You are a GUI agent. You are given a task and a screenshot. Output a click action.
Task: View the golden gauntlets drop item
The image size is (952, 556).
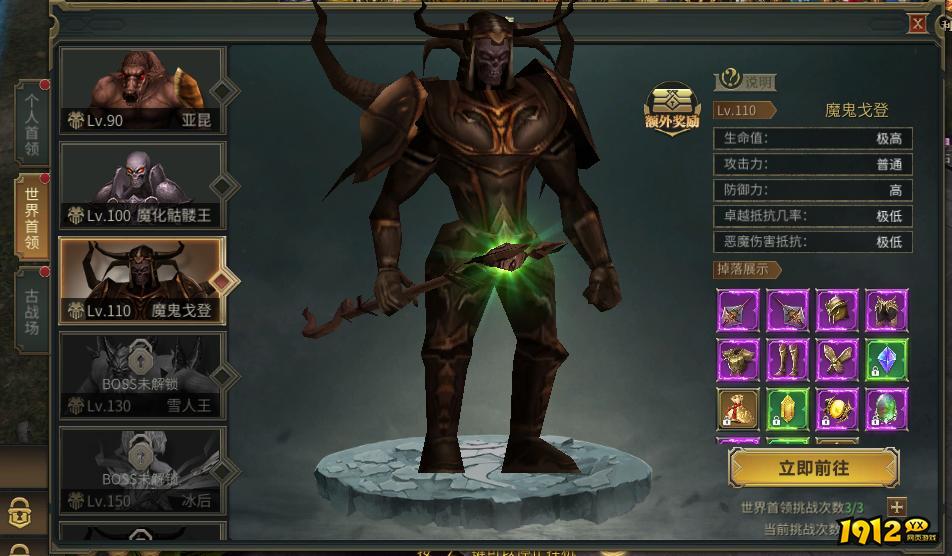pos(886,311)
